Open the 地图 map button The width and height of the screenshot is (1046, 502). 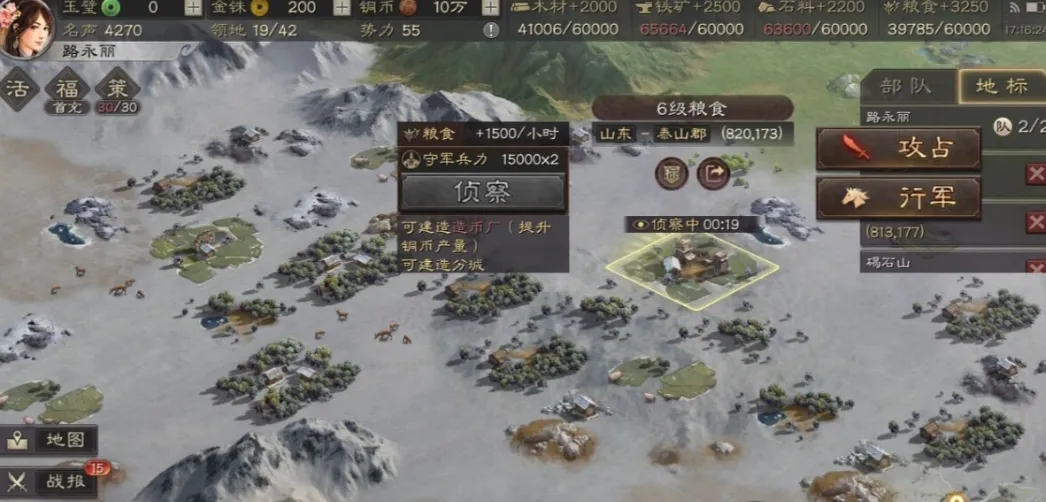(52, 439)
